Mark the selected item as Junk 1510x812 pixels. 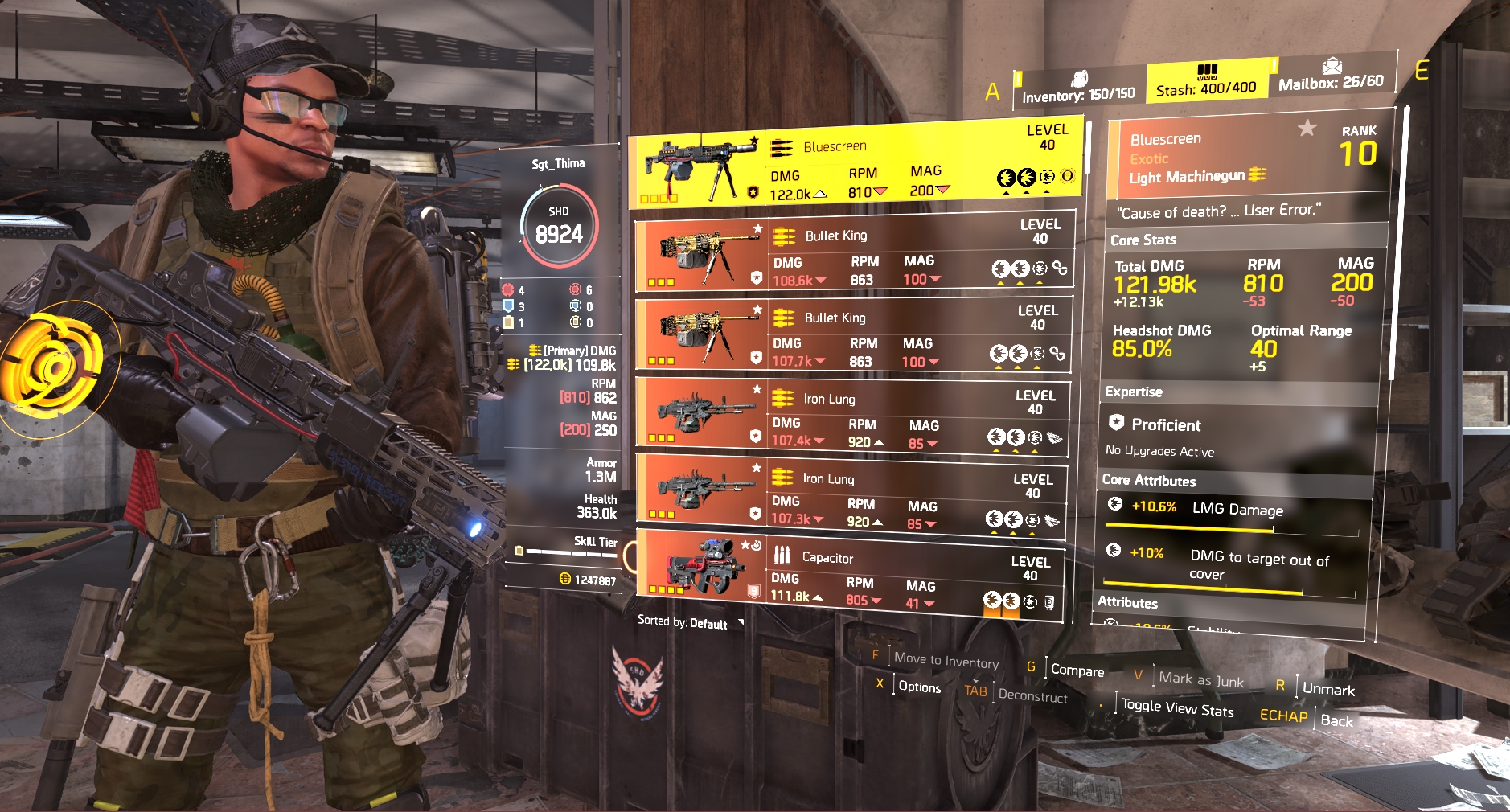pos(1200,679)
